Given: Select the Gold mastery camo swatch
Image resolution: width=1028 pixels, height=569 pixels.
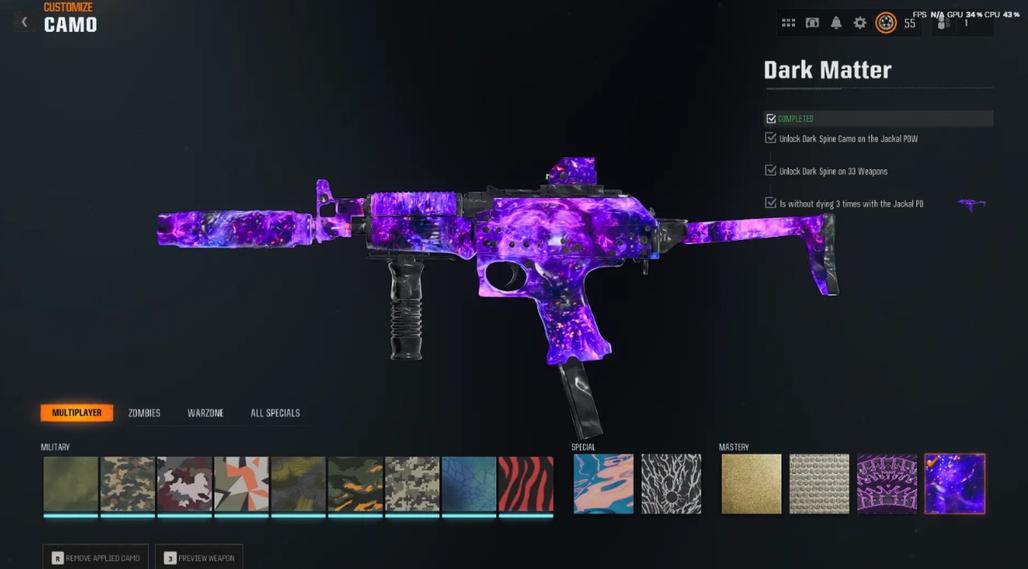Looking at the screenshot, I should pyautogui.click(x=751, y=484).
